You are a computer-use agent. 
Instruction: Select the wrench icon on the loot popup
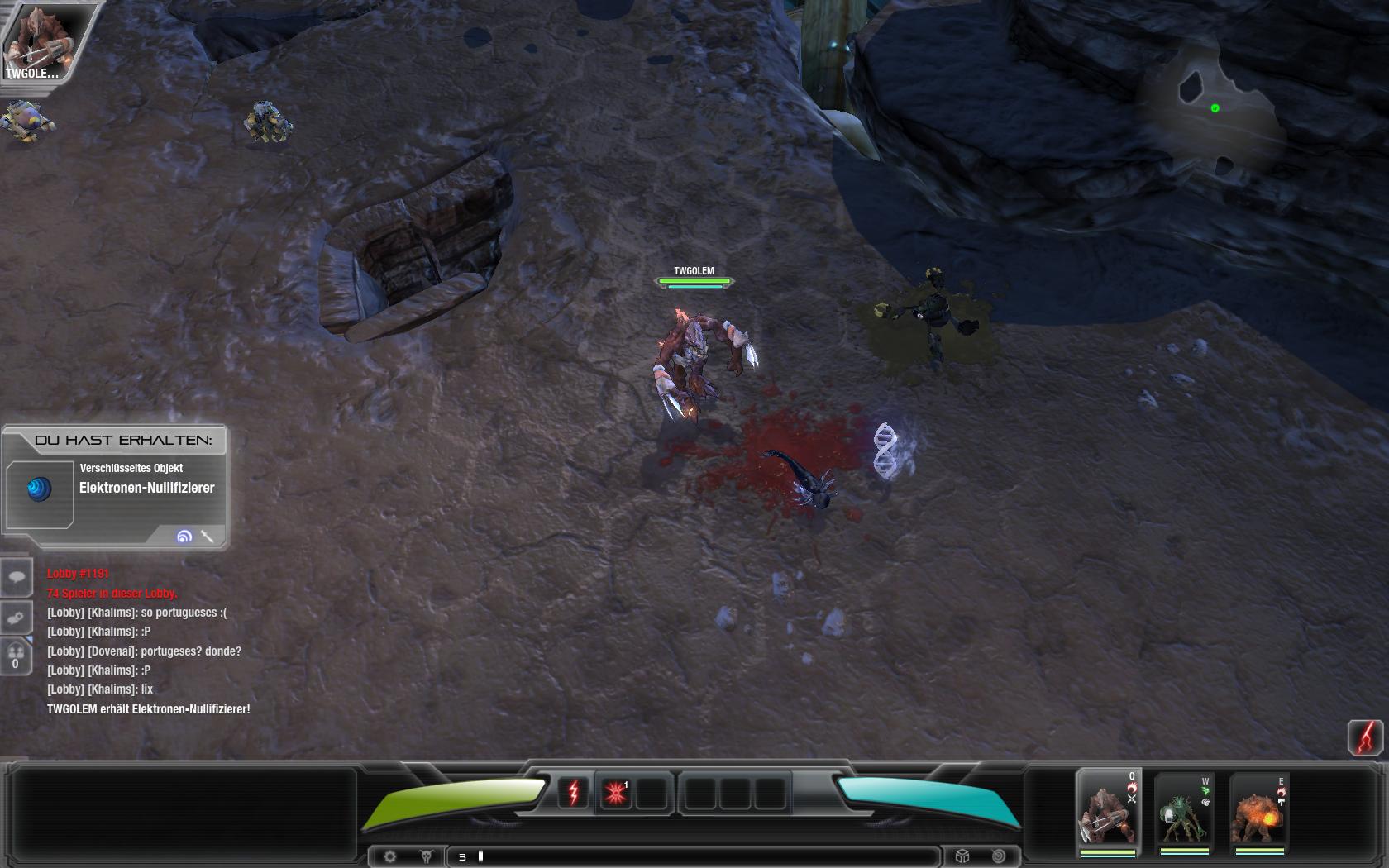tap(208, 537)
